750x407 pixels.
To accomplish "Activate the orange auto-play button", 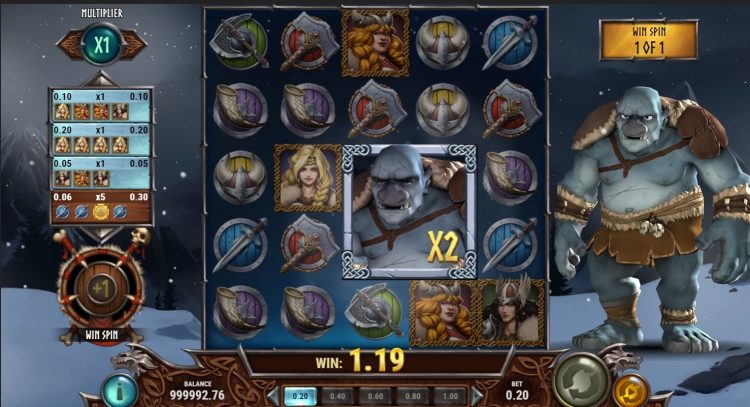I will coord(629,389).
